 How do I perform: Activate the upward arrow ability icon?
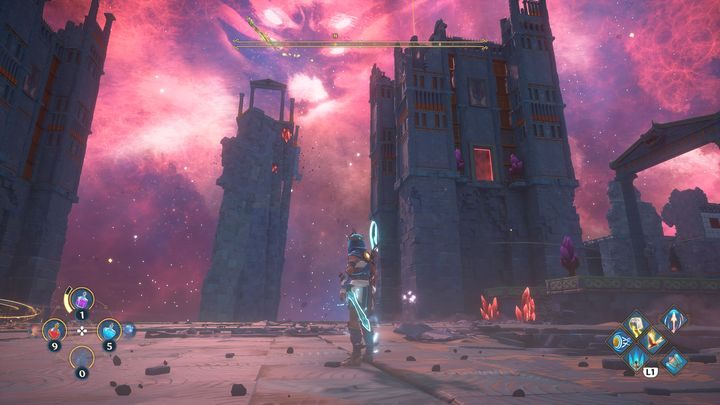coord(674,322)
